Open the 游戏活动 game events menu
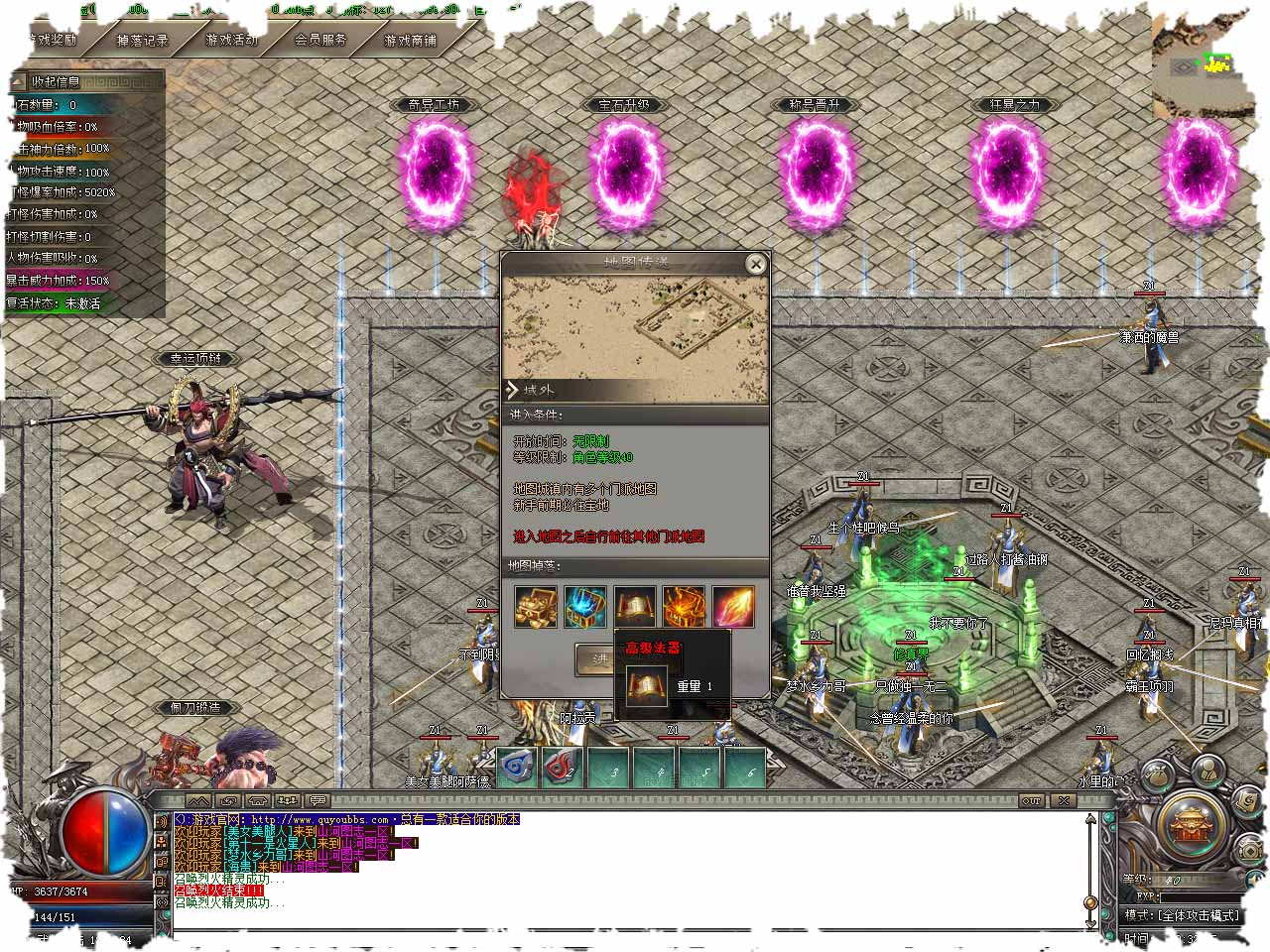 231,41
